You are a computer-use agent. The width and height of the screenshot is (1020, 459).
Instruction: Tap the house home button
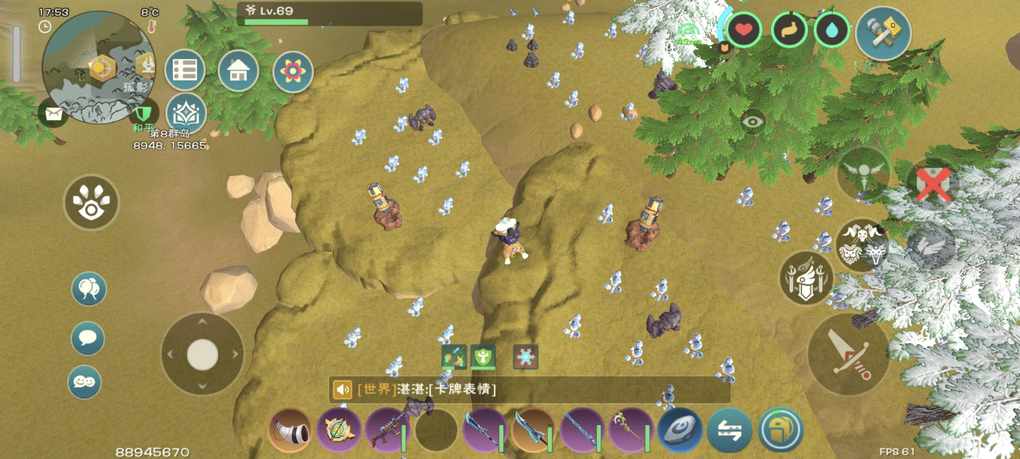tap(238, 70)
